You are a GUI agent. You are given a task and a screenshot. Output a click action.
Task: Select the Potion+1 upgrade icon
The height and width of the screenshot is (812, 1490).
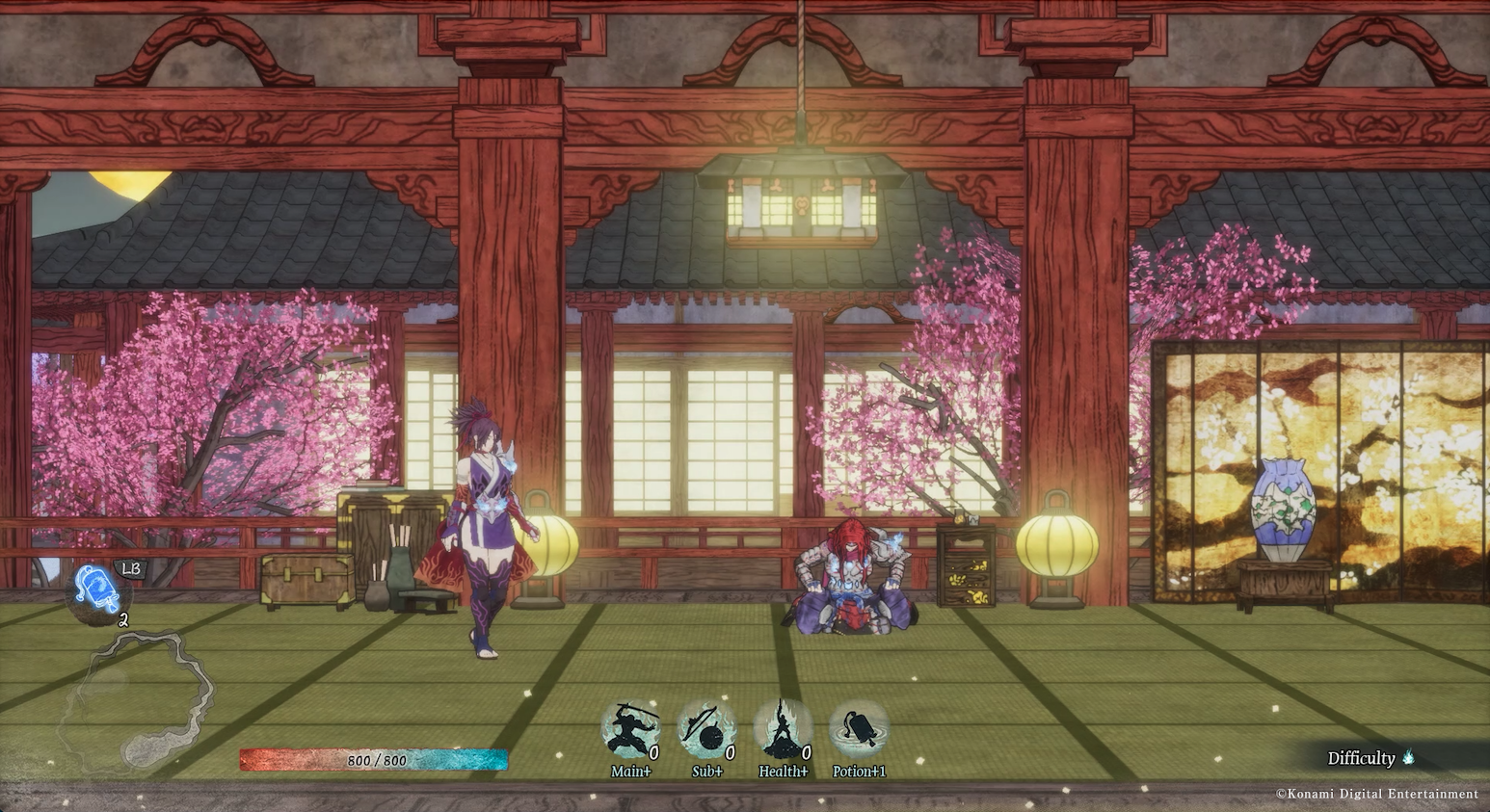tap(859, 730)
